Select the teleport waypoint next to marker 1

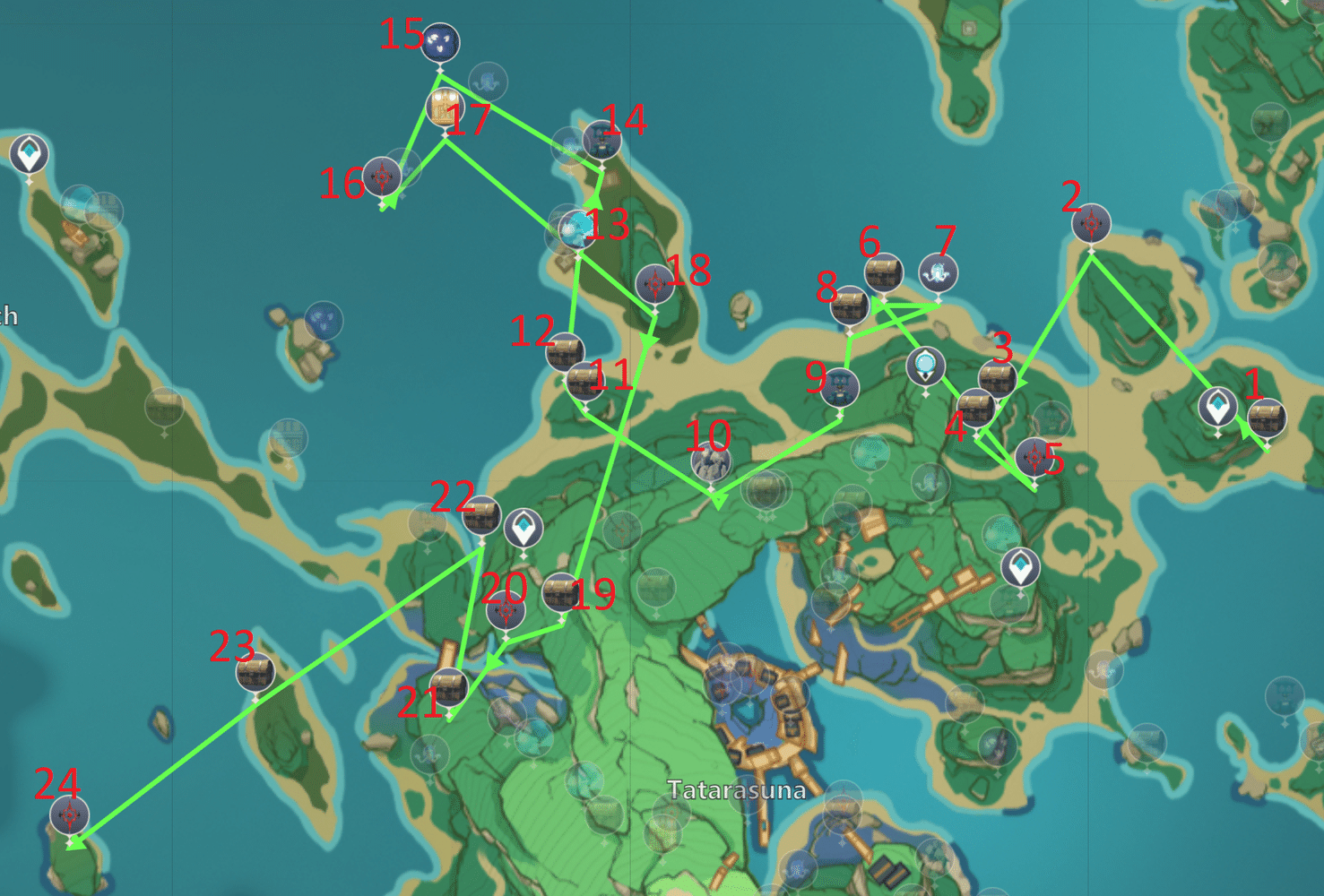tap(1217, 405)
